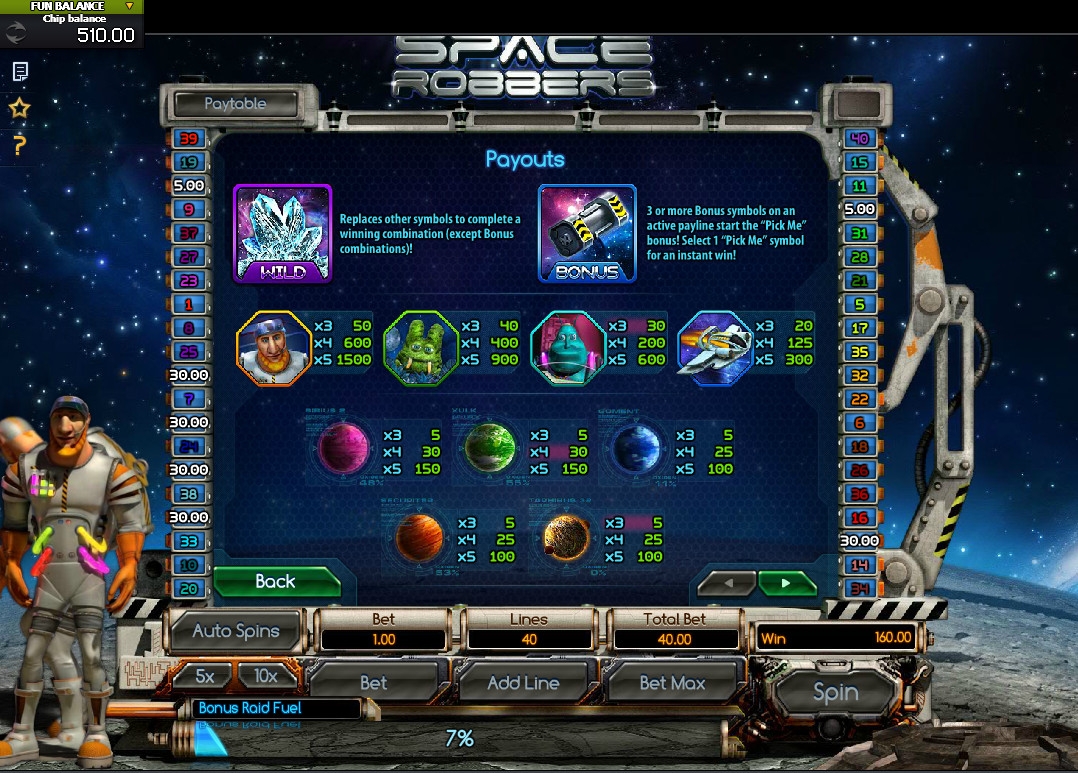Click the chip balance refresh icon

(16, 32)
